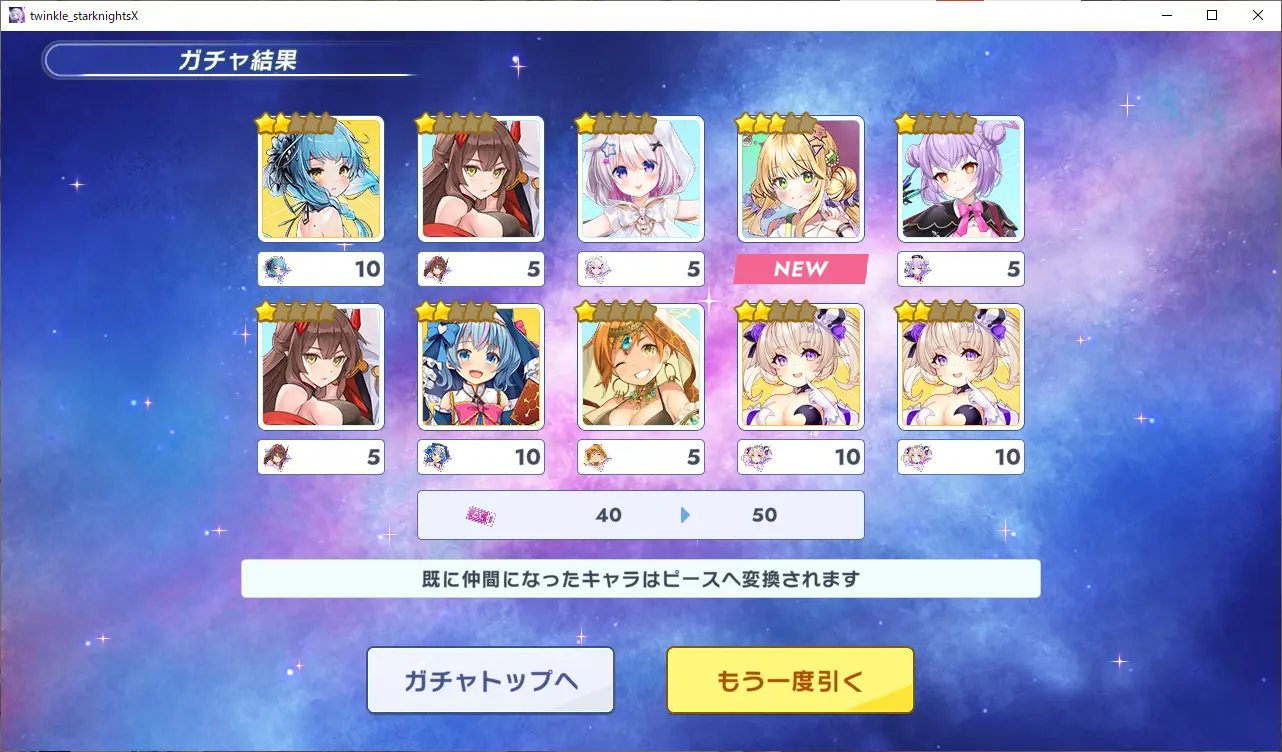Pull again with the yellow もう一度引く button
Image resolution: width=1282 pixels, height=752 pixels.
point(790,680)
